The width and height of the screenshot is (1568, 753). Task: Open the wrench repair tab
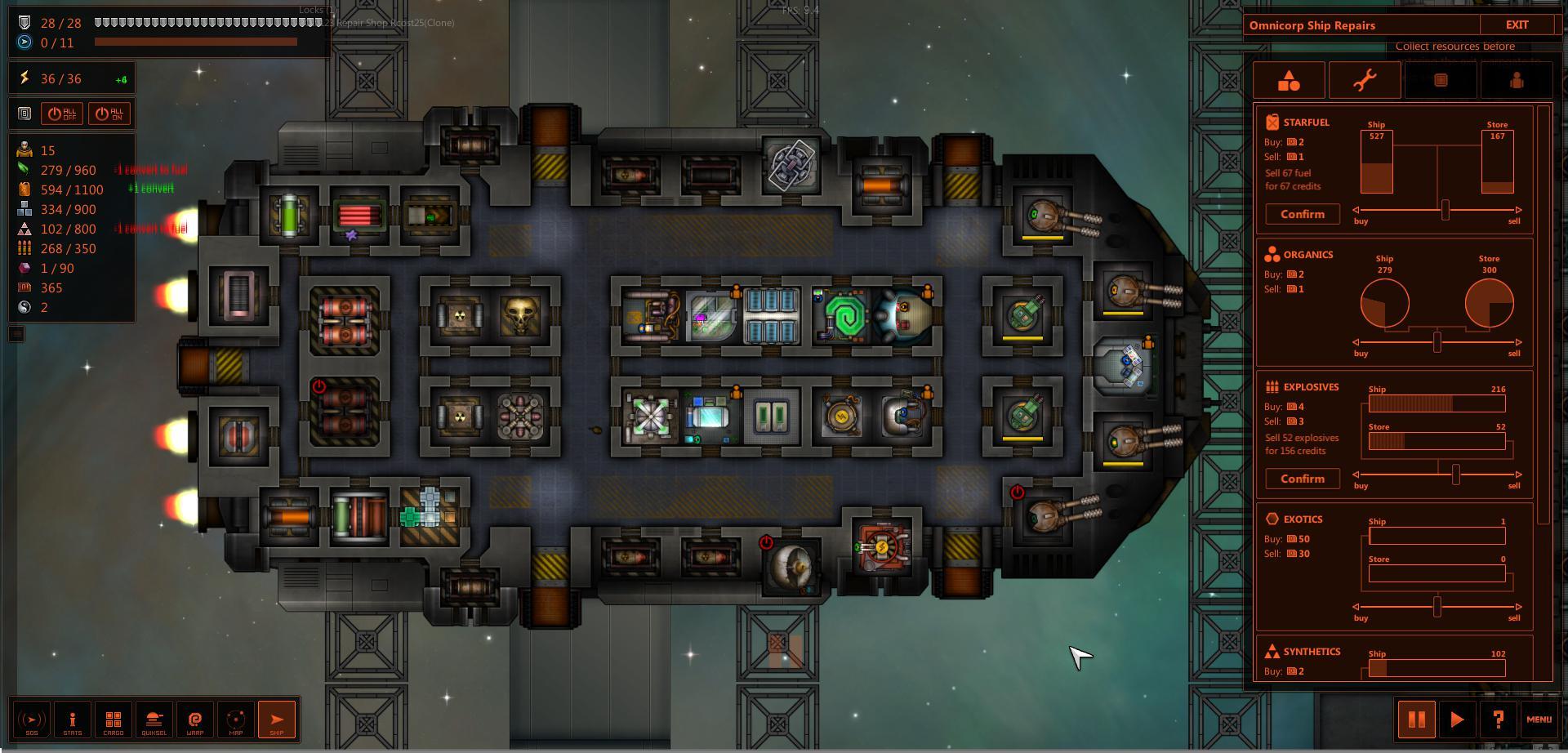pyautogui.click(x=1365, y=80)
